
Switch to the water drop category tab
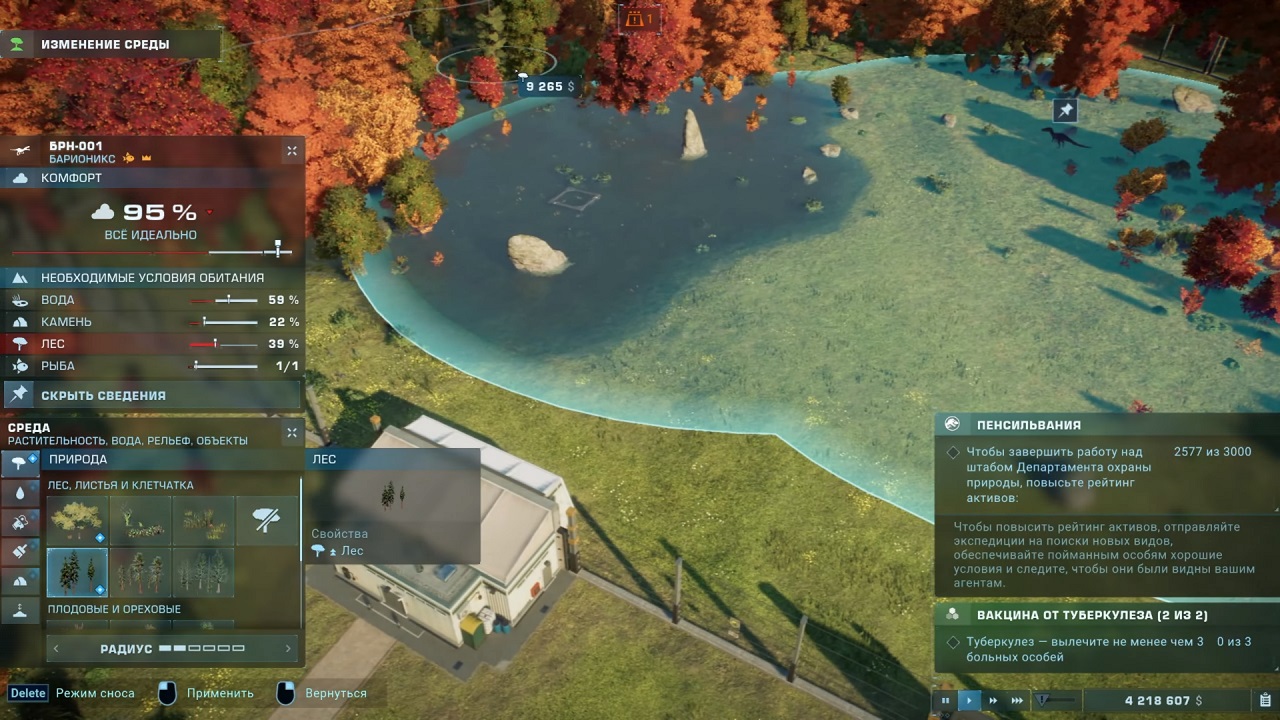tap(20, 492)
